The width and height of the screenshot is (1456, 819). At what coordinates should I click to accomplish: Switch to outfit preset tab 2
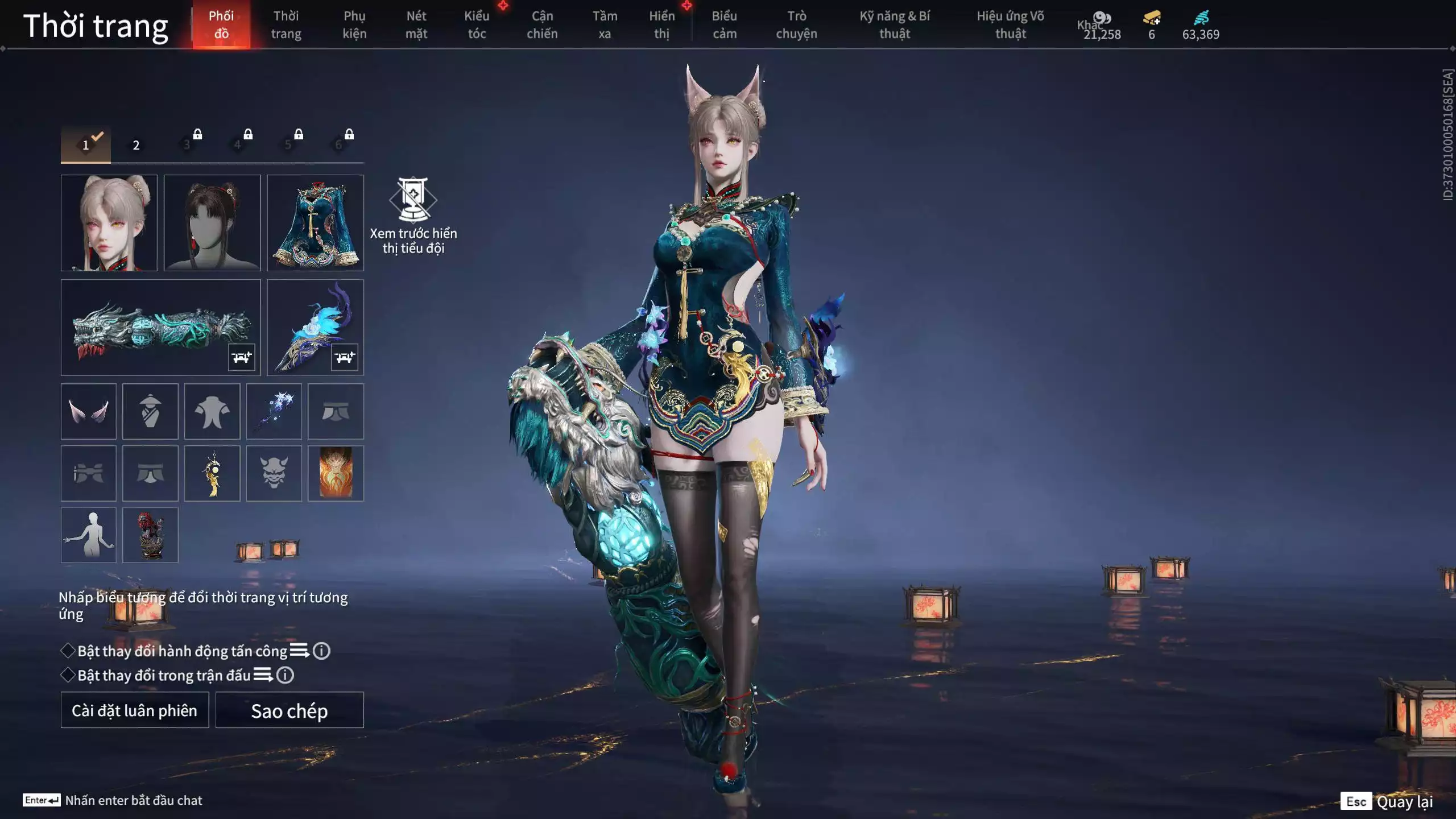[x=135, y=145]
